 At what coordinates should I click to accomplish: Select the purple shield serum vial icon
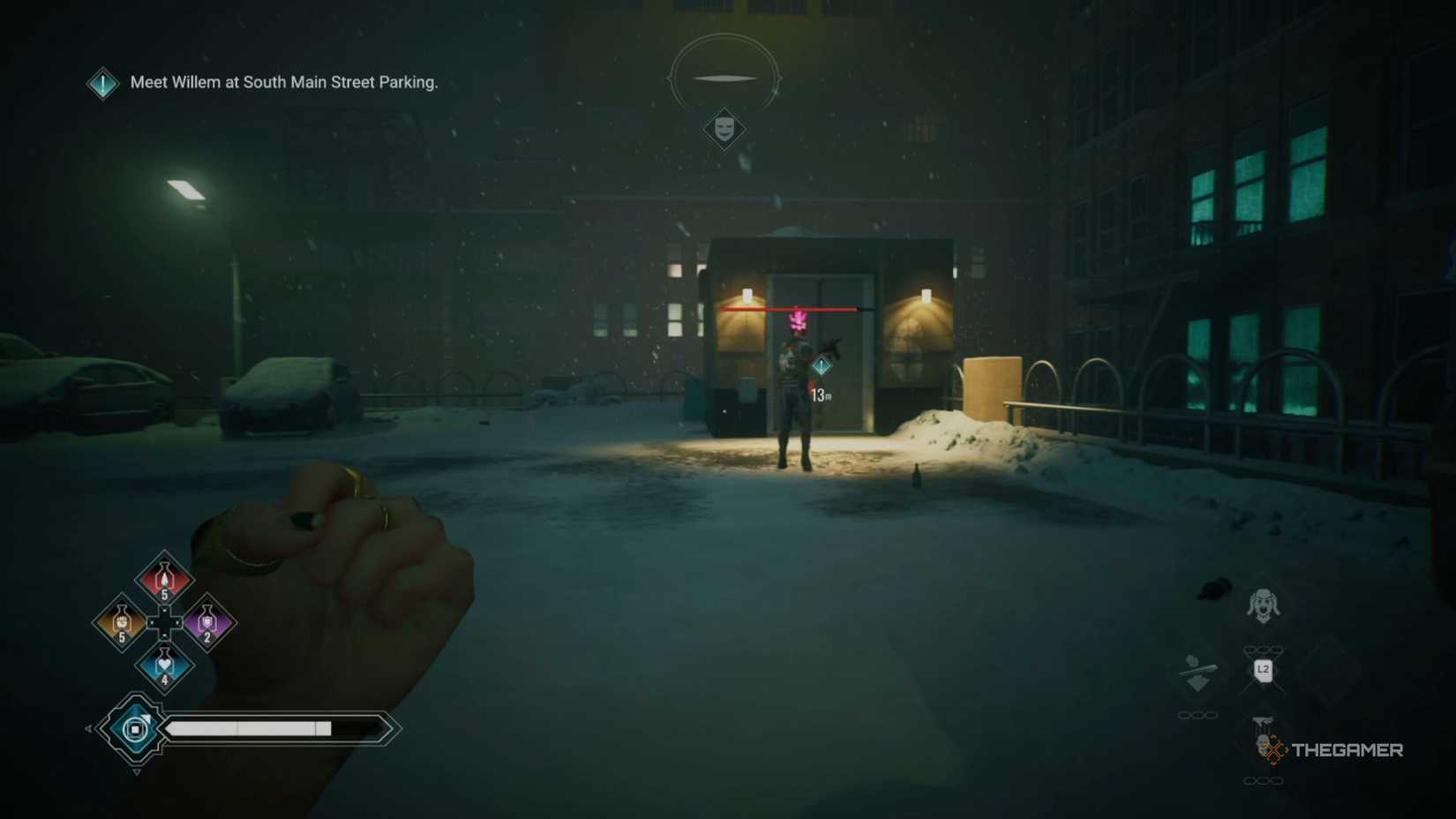(x=208, y=624)
